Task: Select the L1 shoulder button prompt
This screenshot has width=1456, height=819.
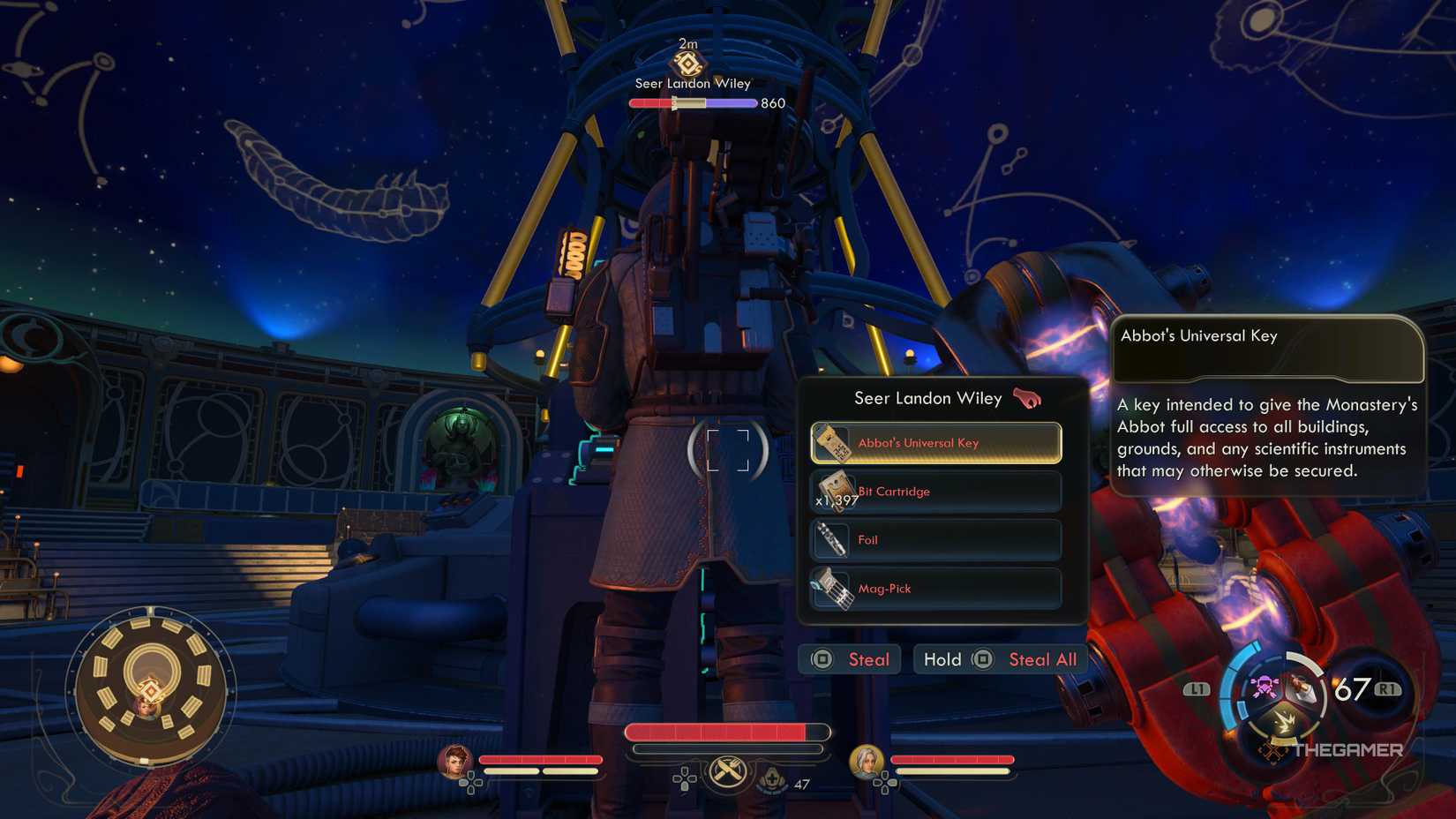Action: coord(1197,690)
